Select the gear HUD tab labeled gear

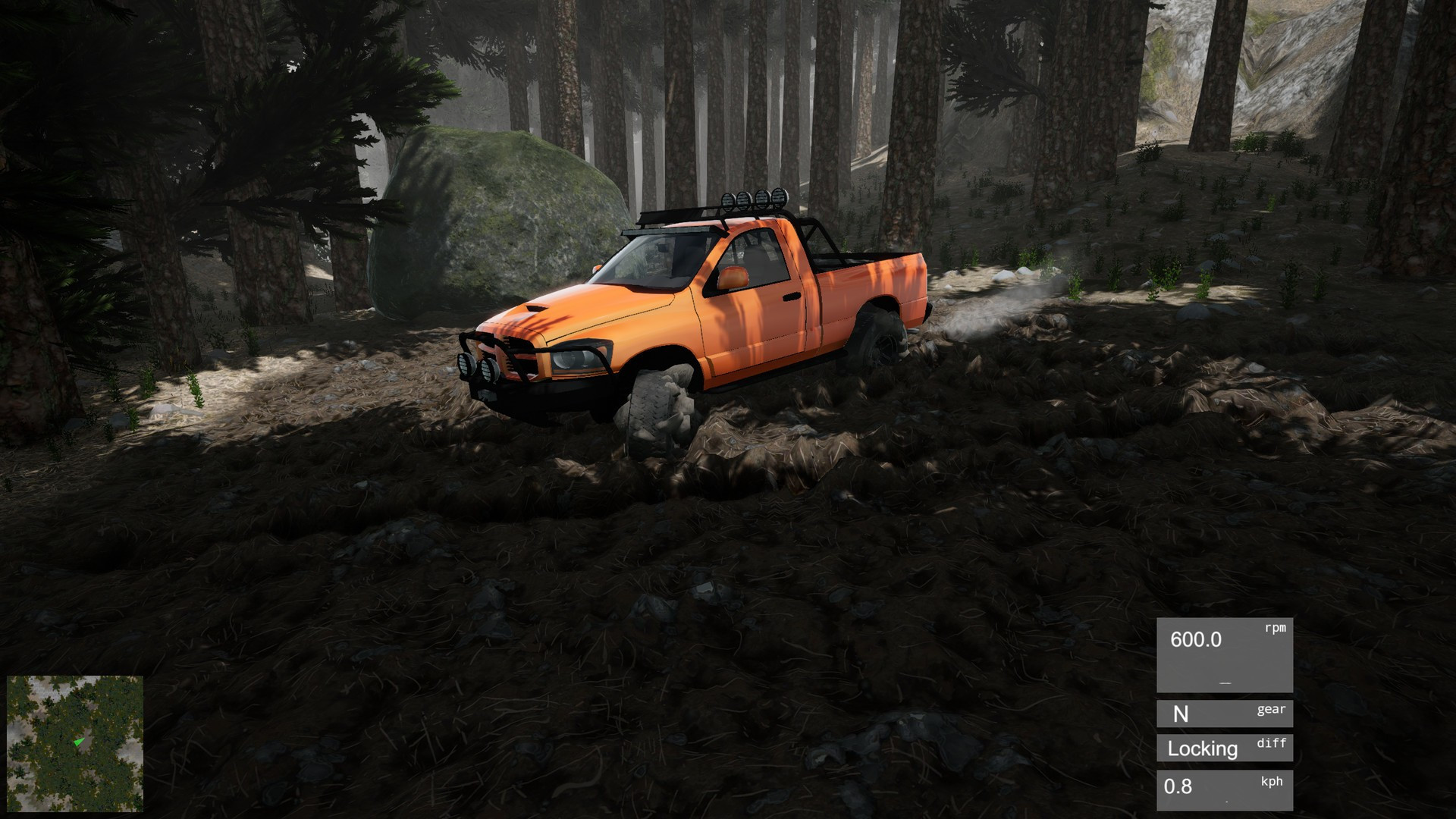1271,709
